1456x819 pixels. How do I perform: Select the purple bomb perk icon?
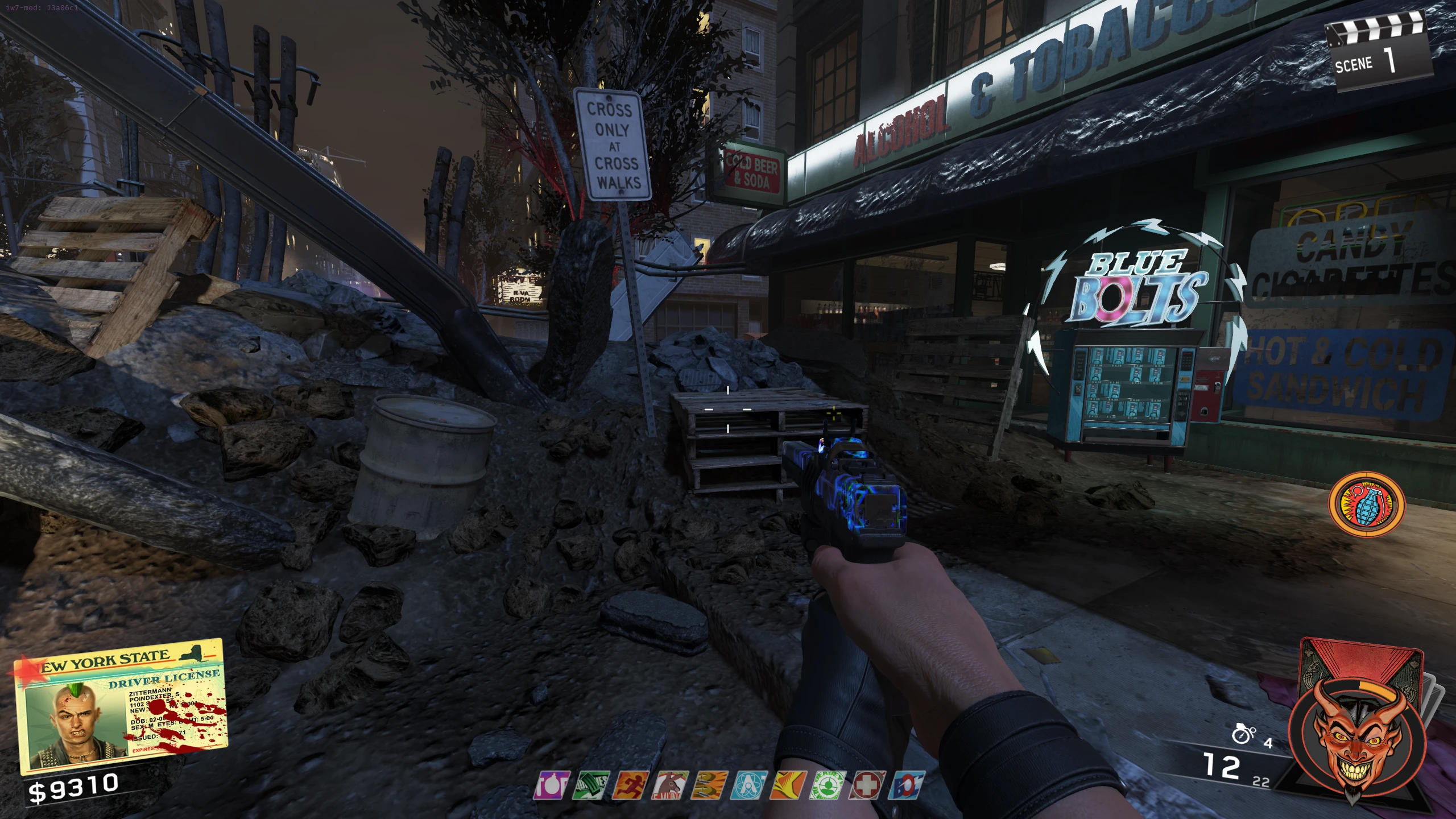(551, 786)
